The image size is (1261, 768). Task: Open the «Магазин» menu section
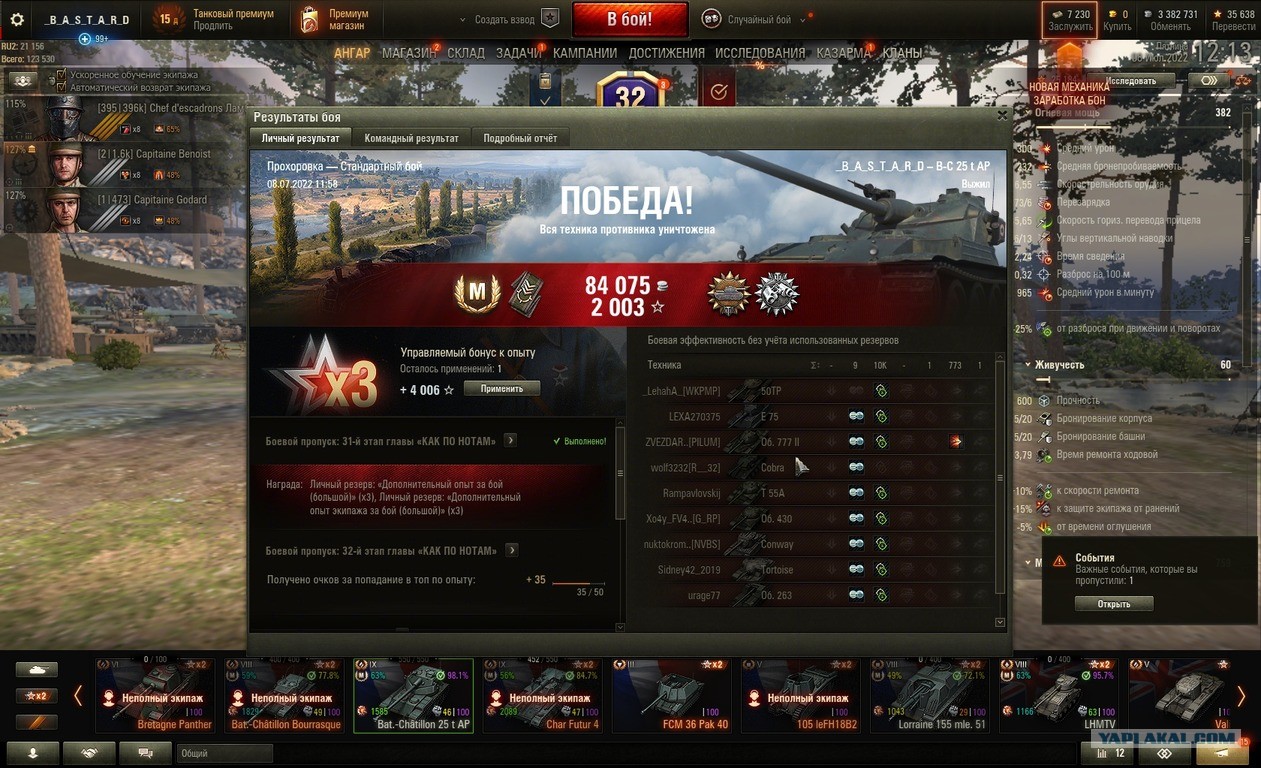pos(408,53)
